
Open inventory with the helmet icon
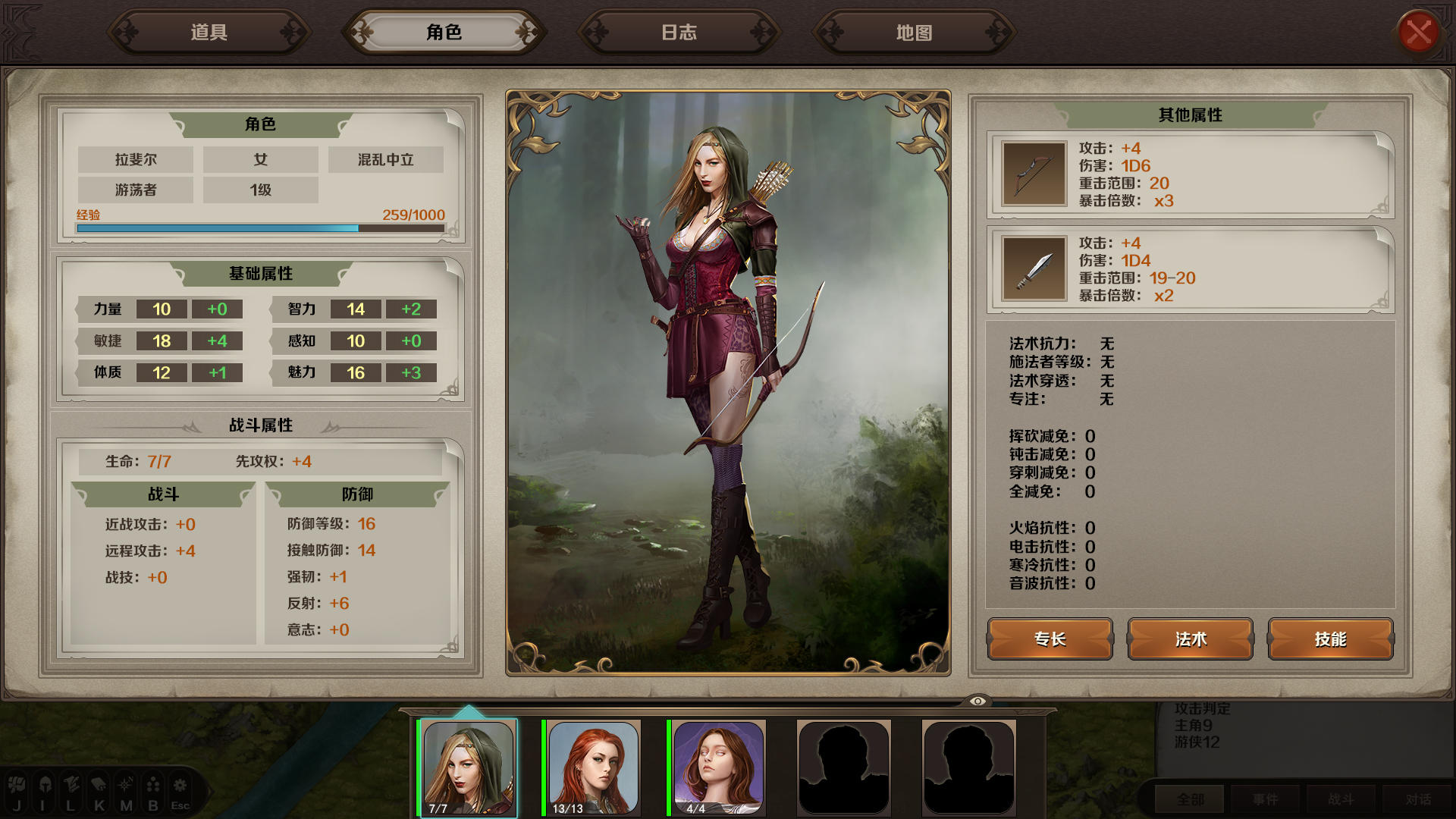coord(44,785)
